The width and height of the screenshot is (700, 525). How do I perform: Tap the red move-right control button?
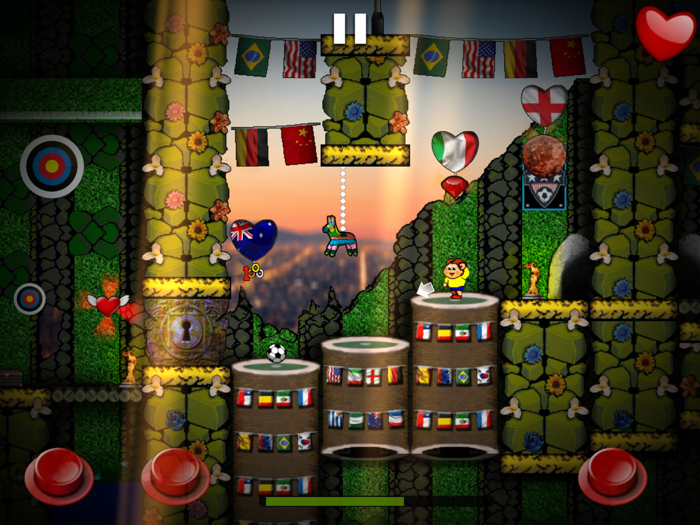[175, 474]
